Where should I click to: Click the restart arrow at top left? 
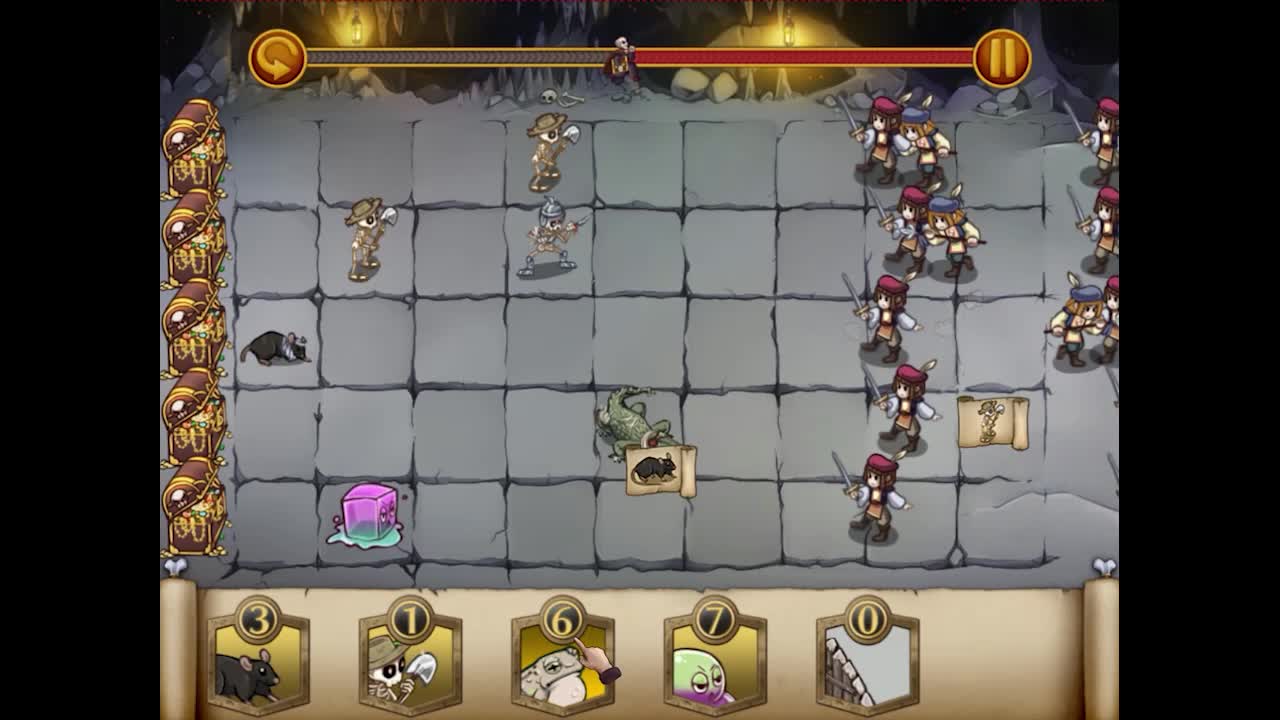point(277,57)
